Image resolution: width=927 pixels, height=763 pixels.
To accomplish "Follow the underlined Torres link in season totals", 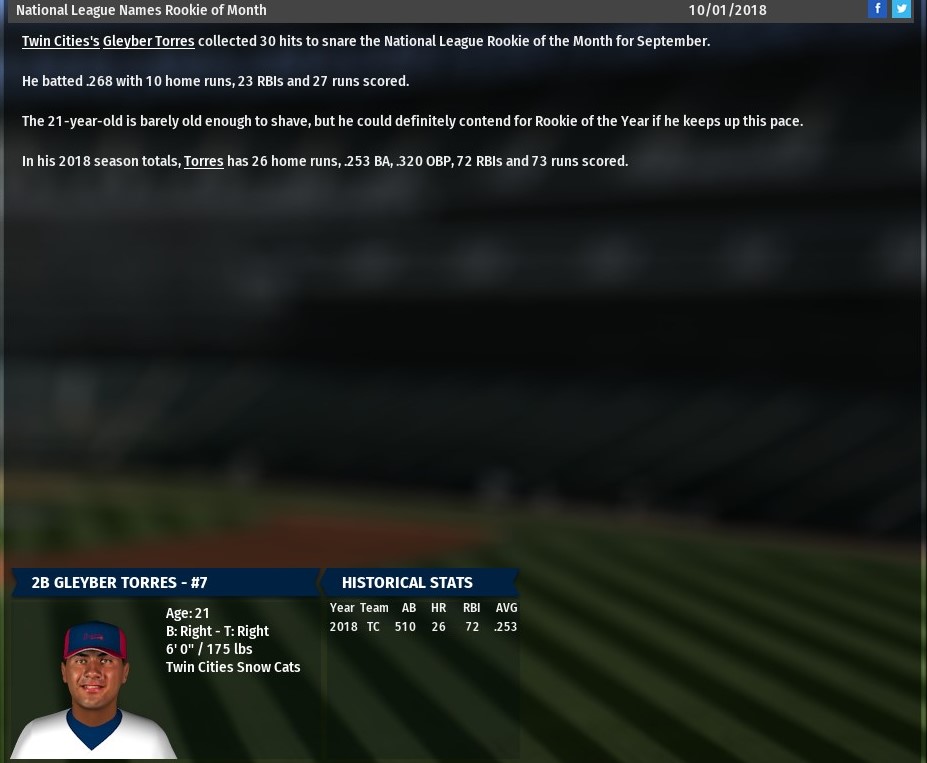I will tap(203, 161).
